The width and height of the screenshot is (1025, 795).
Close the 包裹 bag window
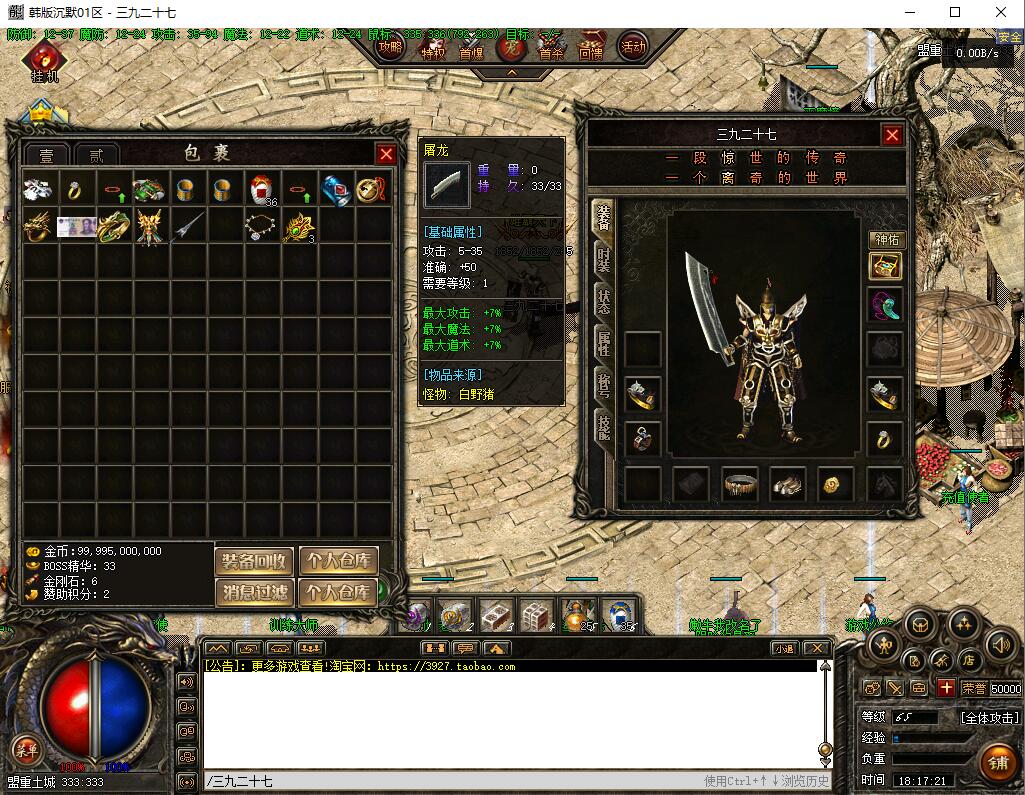point(386,154)
